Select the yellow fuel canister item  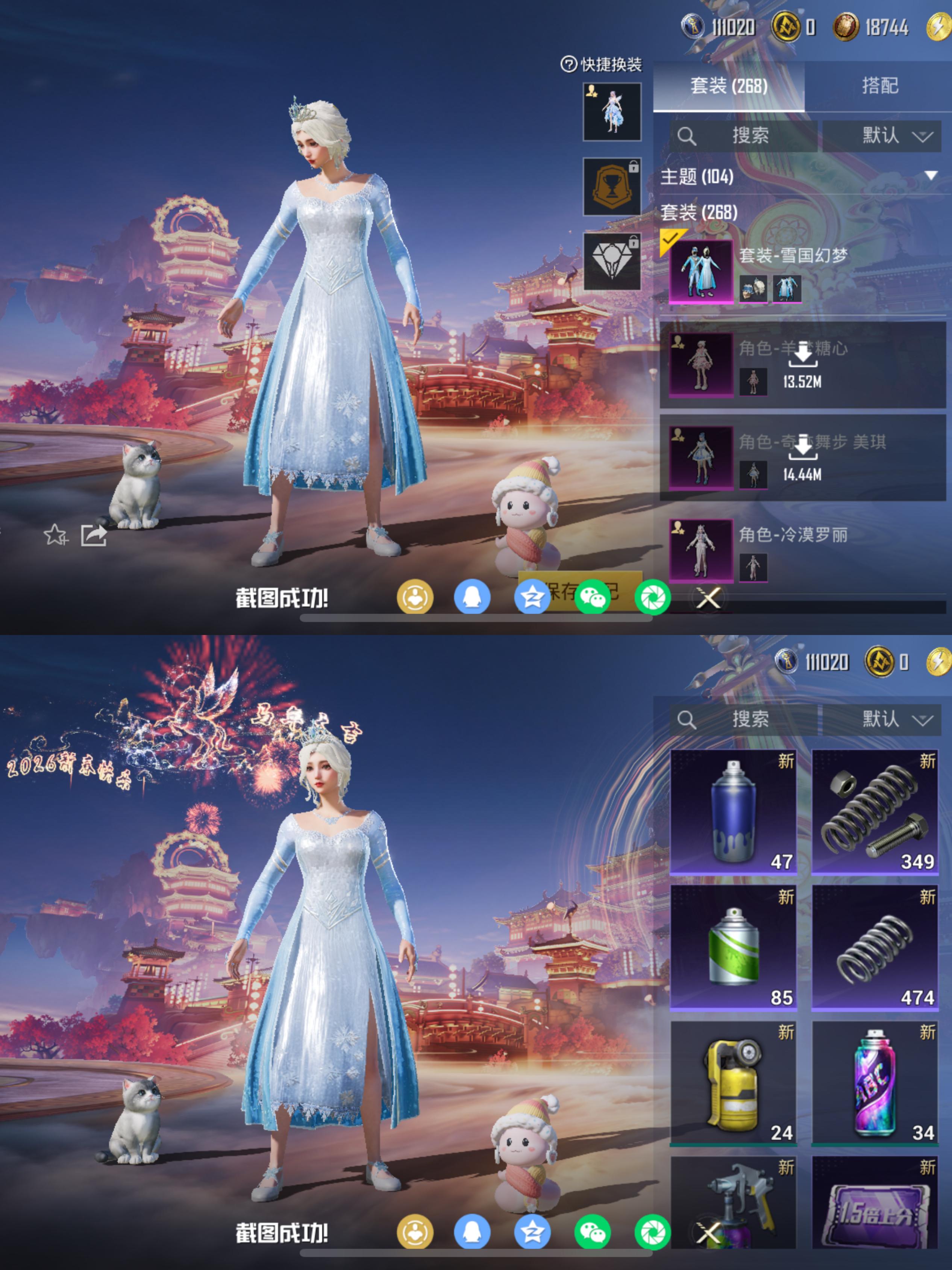pos(733,1083)
